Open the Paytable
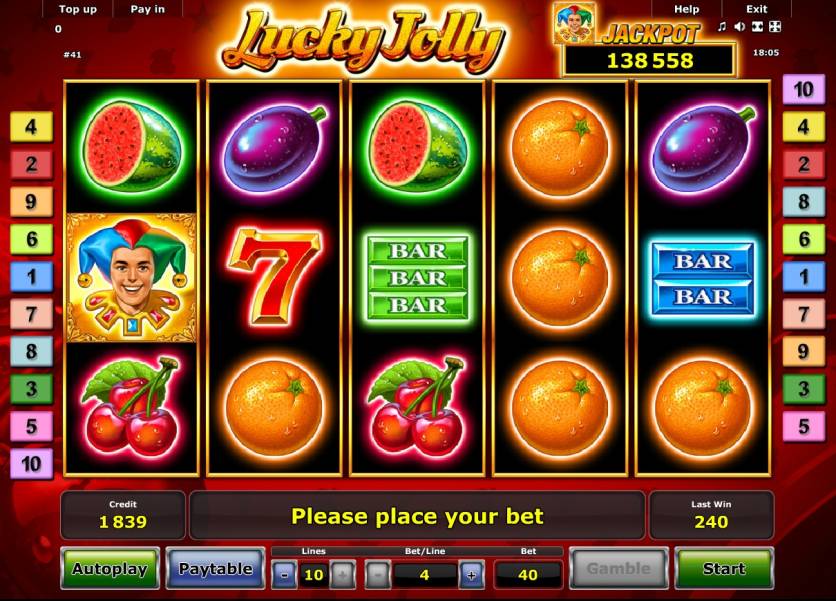The width and height of the screenshot is (836, 601). pyautogui.click(x=215, y=569)
